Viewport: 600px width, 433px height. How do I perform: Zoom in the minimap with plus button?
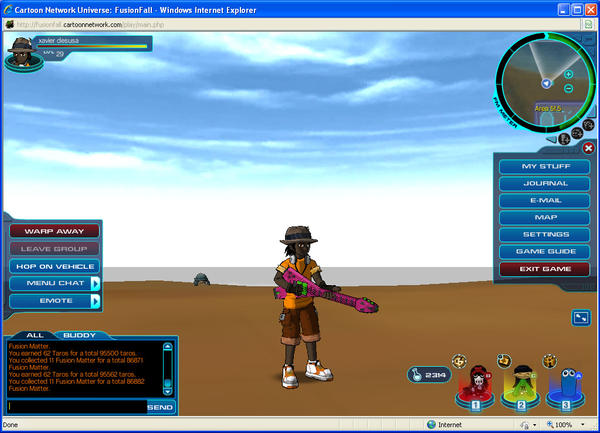(568, 74)
